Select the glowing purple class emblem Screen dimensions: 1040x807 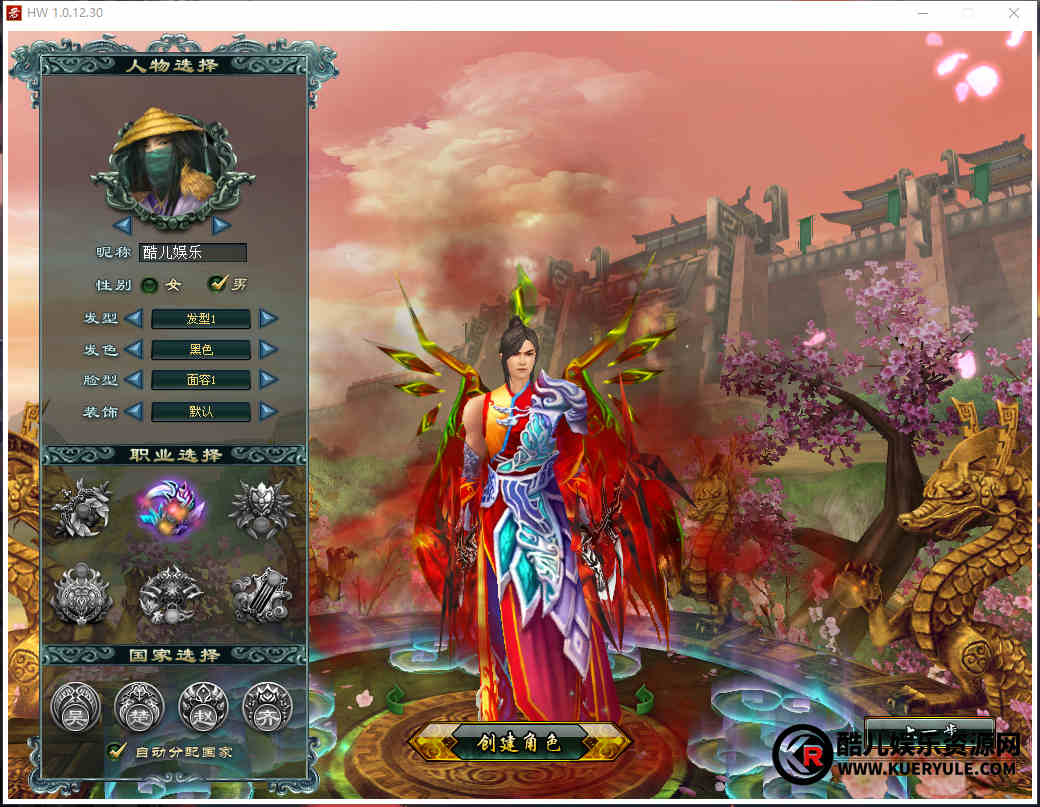point(170,505)
